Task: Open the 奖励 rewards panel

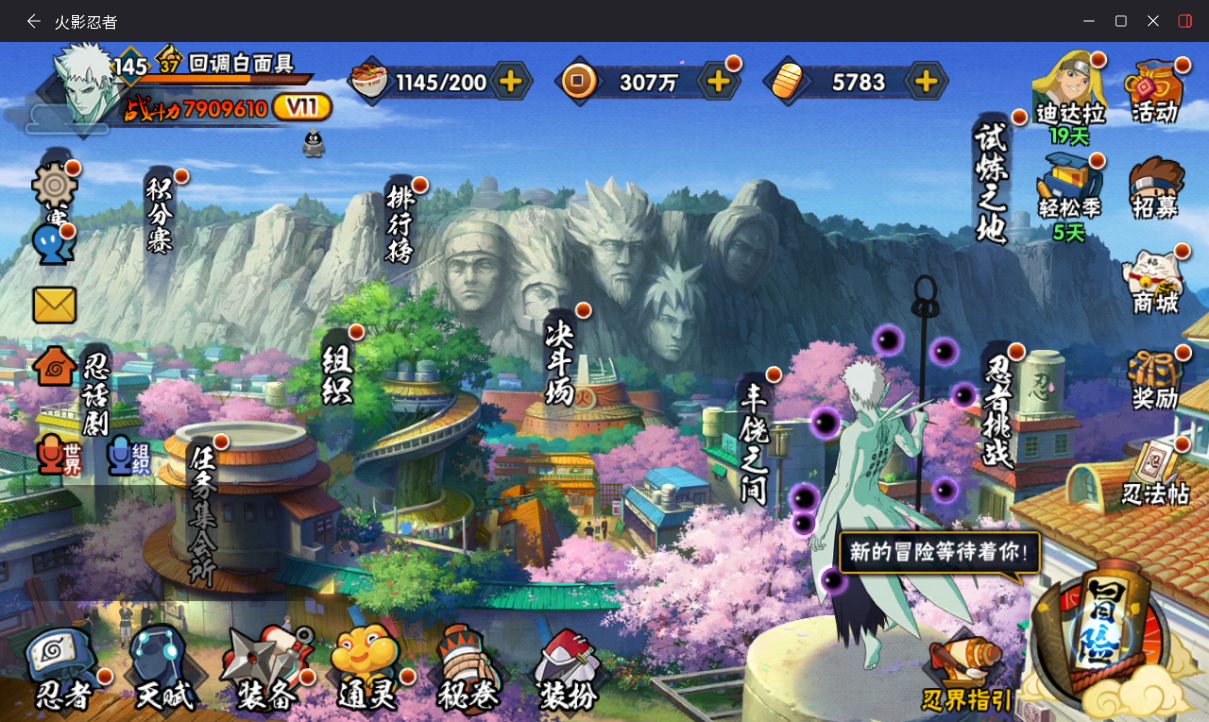Action: pyautogui.click(x=1155, y=380)
